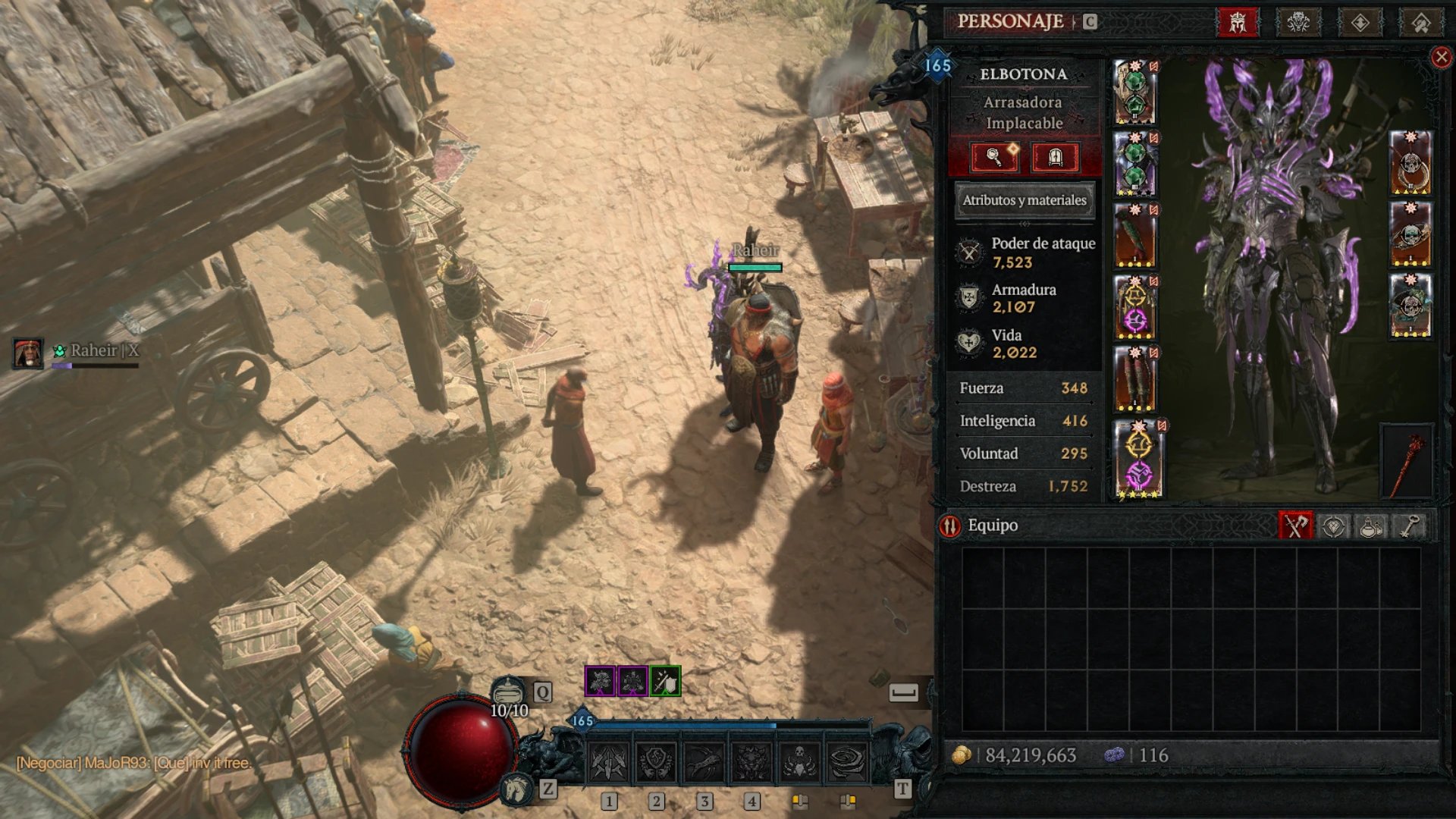This screenshot has height=819, width=1456.
Task: Open the diamond emblem tab
Action: pos(1360,23)
